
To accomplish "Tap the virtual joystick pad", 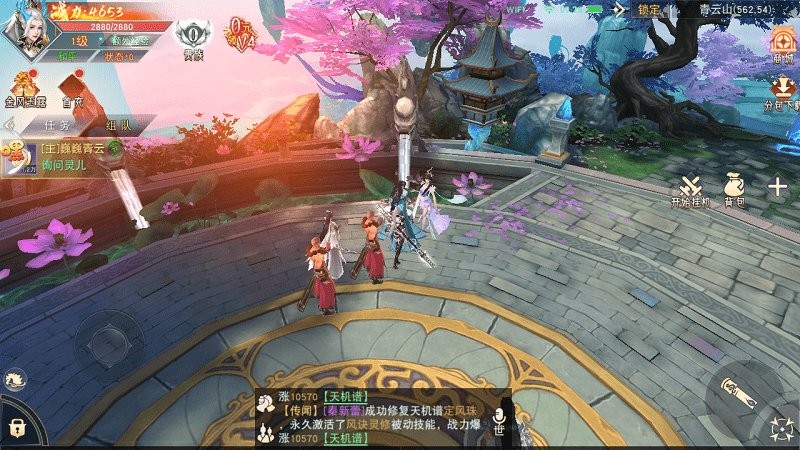I will click(110, 340).
